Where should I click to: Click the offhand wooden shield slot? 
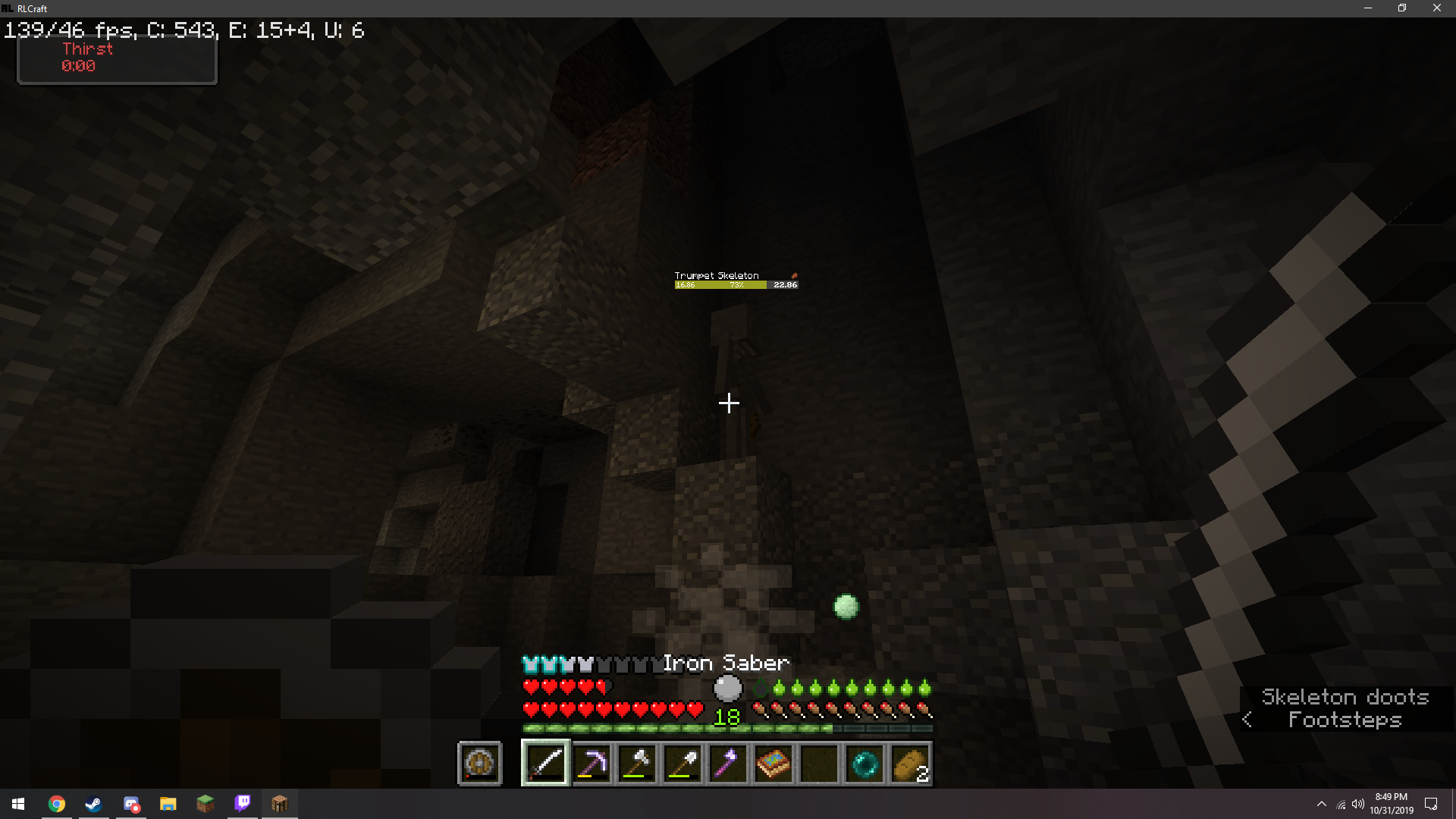[479, 764]
